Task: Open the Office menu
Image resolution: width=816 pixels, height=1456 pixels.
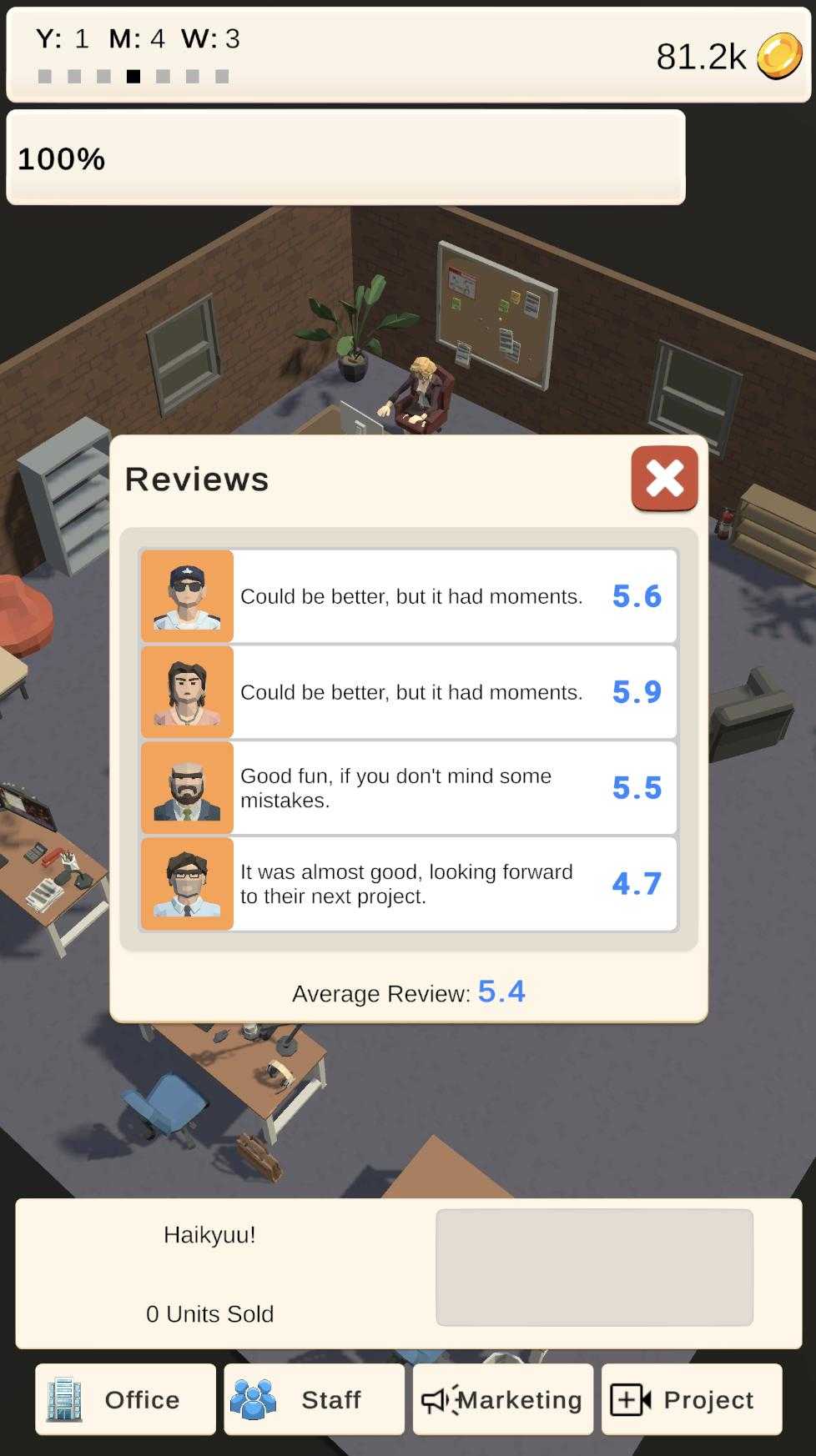Action: point(125,1399)
